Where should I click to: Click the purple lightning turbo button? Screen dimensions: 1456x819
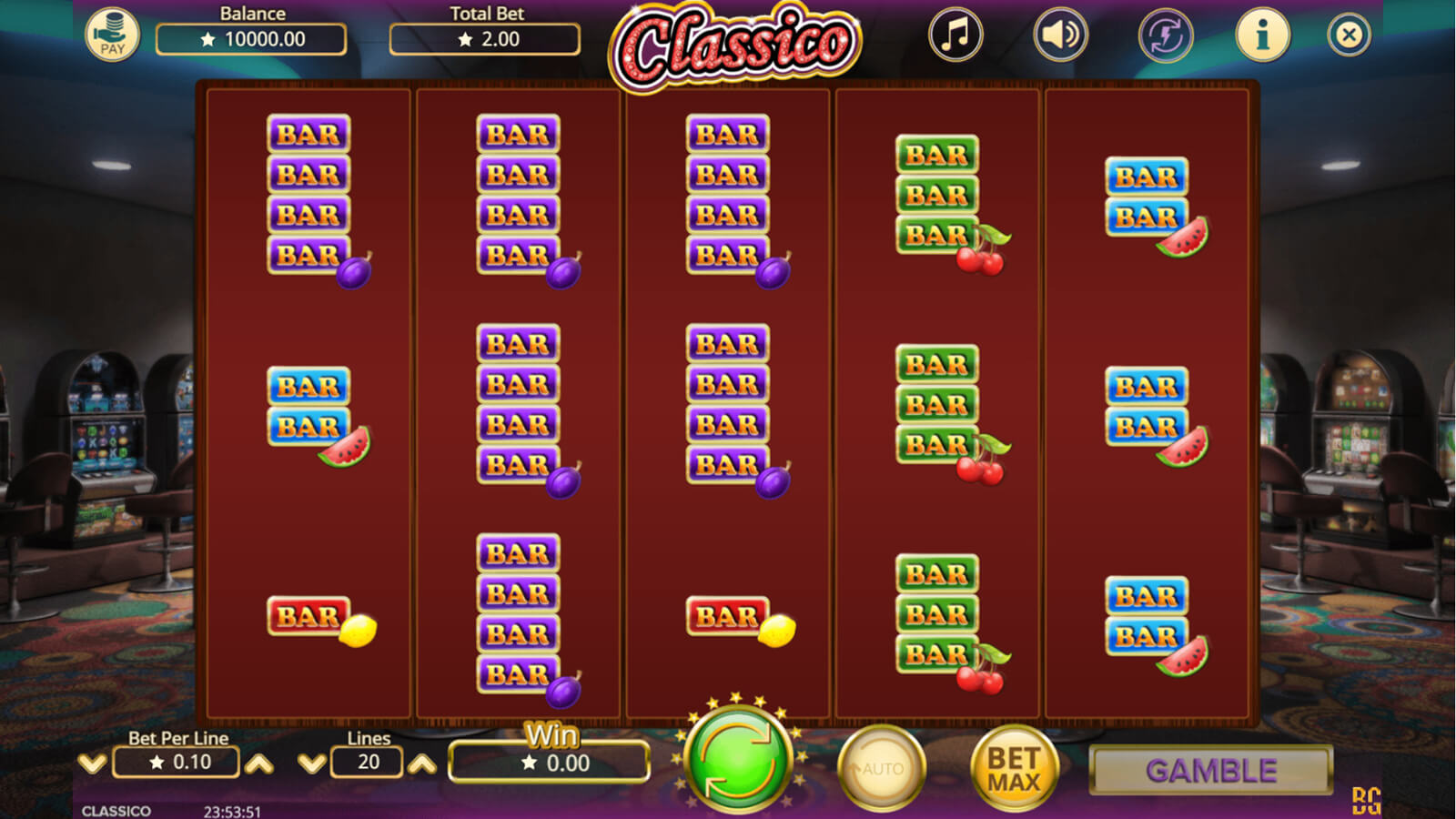point(1166,35)
